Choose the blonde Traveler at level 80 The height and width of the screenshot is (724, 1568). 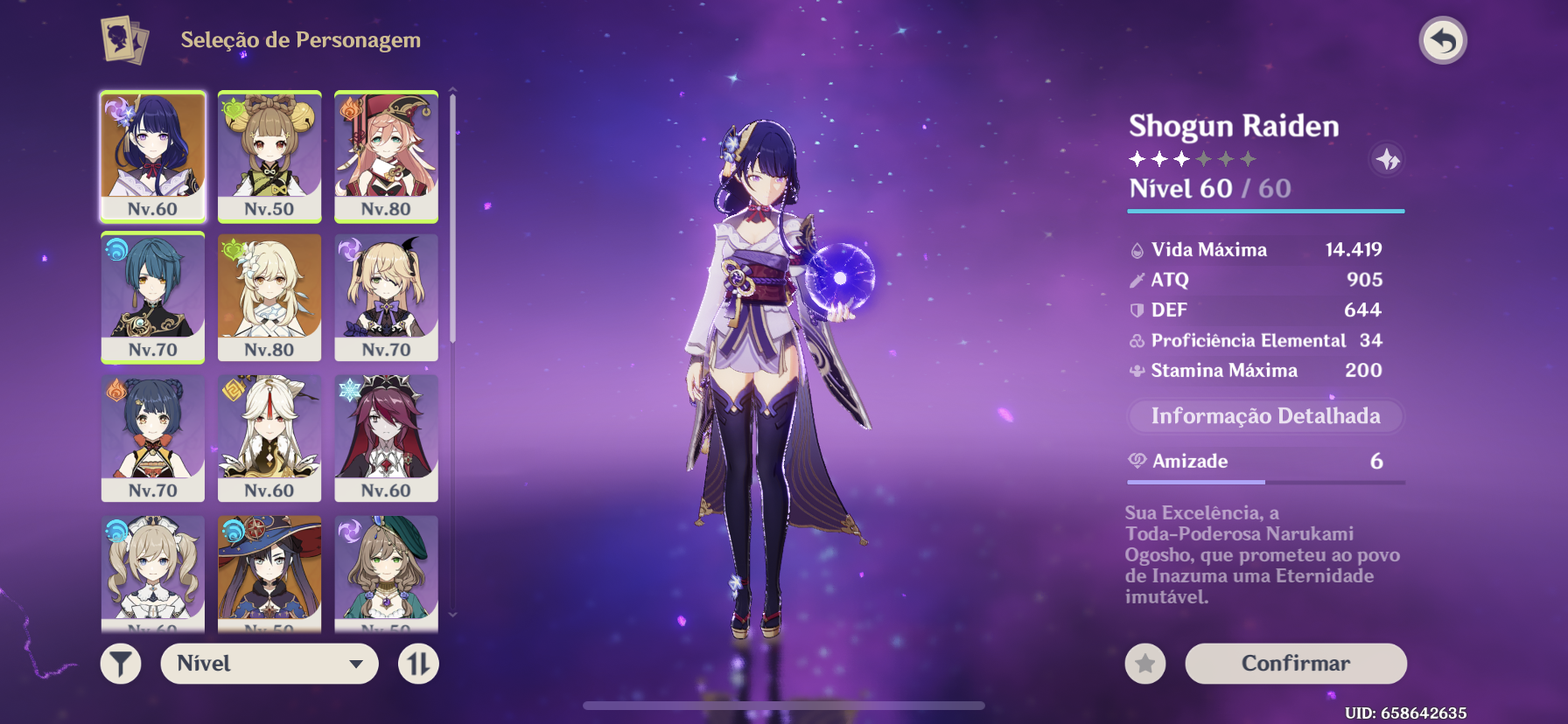coord(269,296)
